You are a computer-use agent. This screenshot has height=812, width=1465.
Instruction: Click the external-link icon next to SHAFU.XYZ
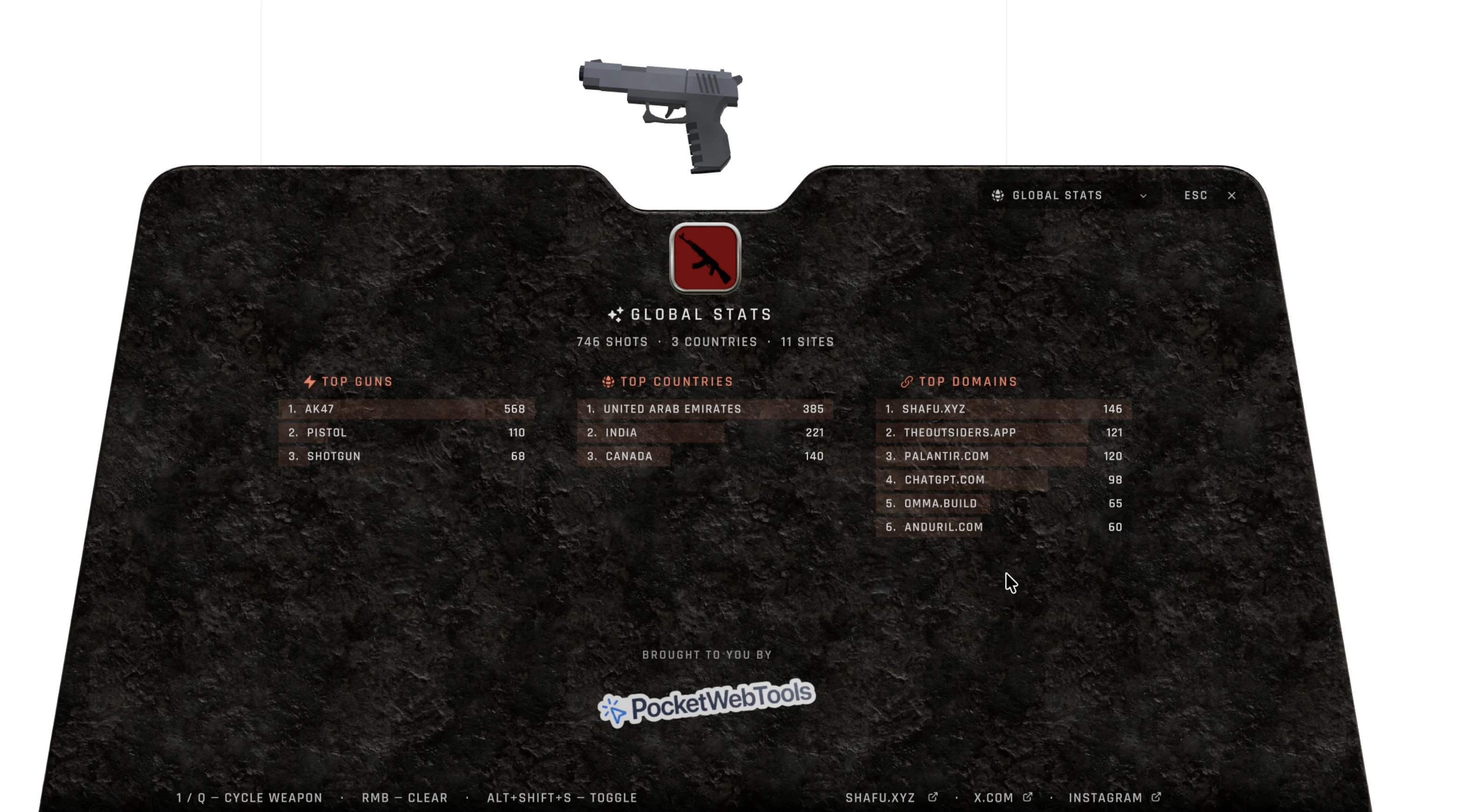click(933, 797)
